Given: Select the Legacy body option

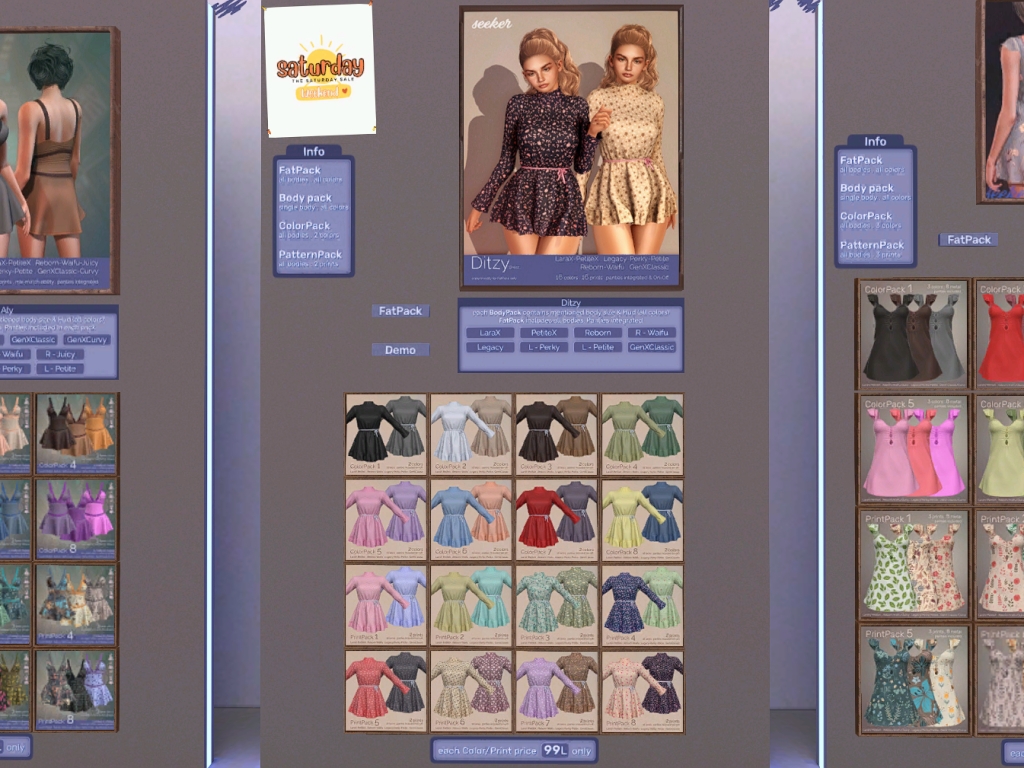Looking at the screenshot, I should pyautogui.click(x=490, y=347).
